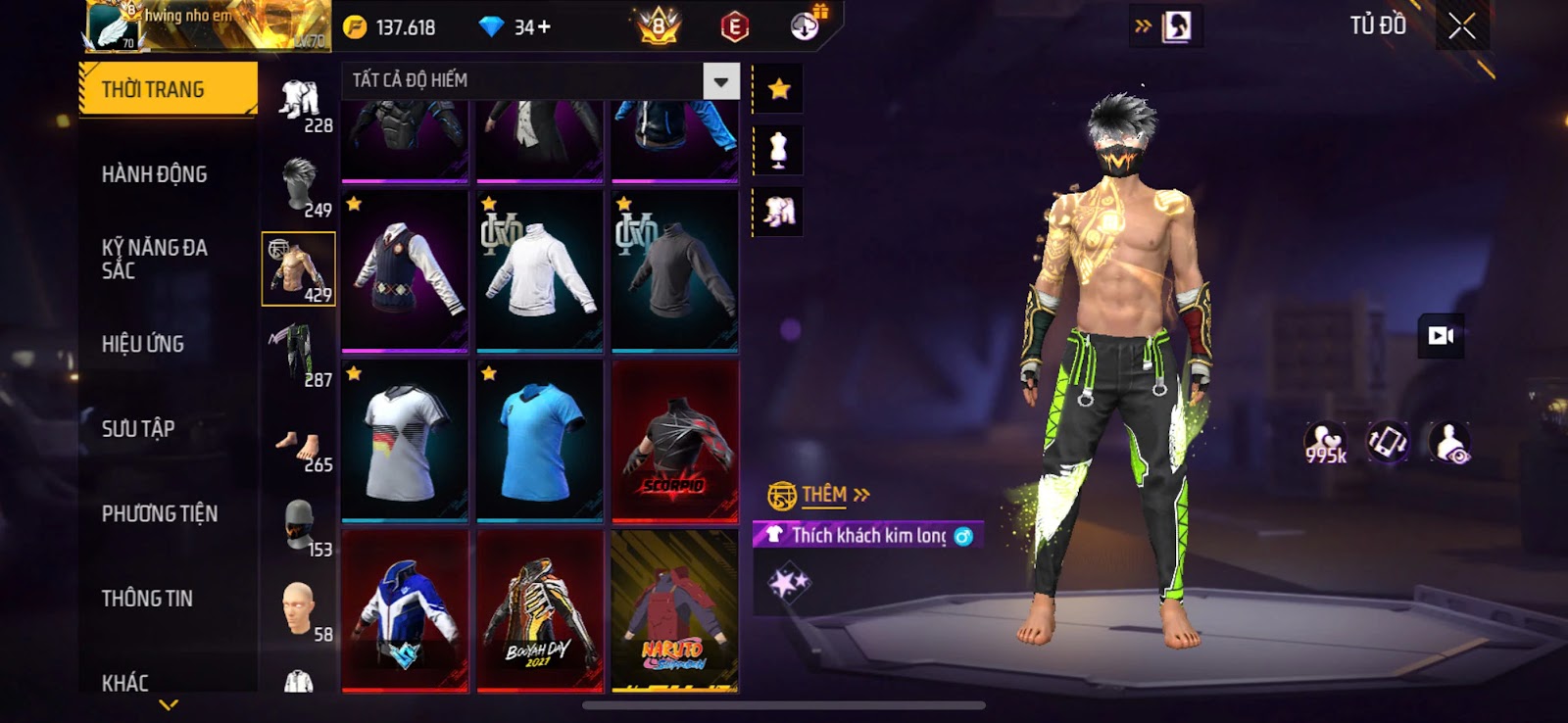This screenshot has width=1568, height=723.
Task: Go to the Sưu Tập tab
Action: (138, 429)
